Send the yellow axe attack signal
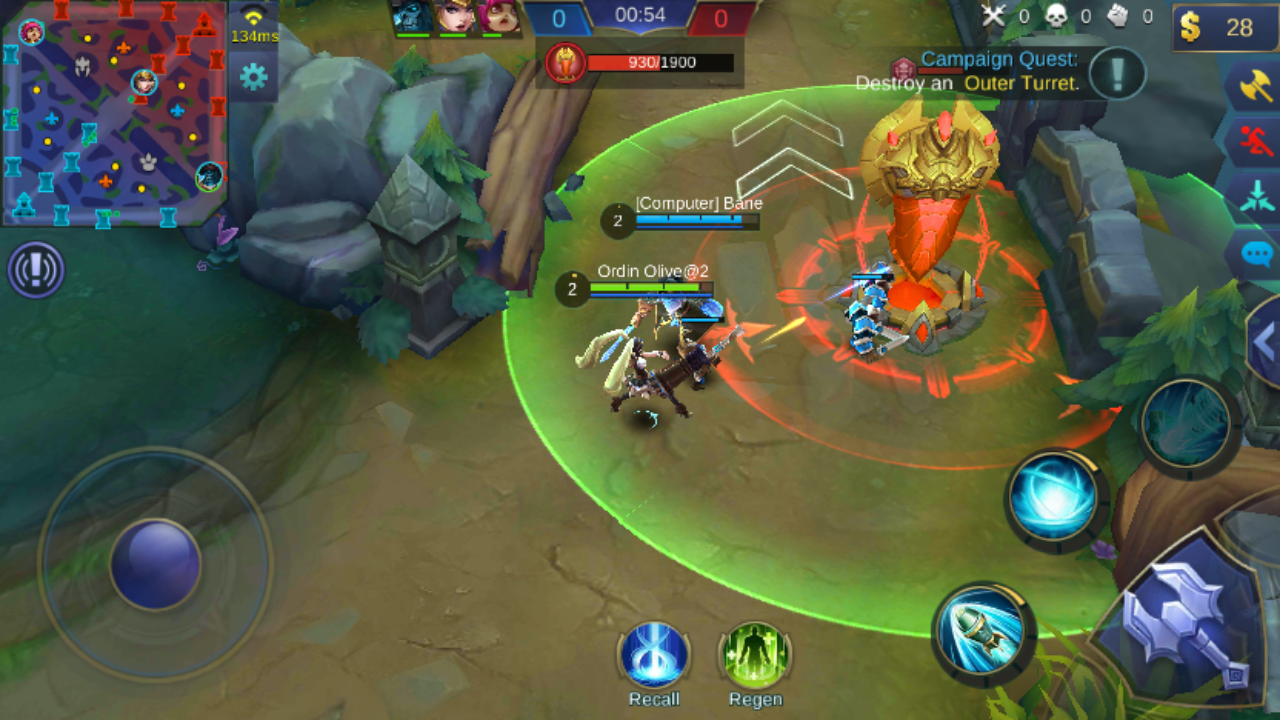Image resolution: width=1280 pixels, height=720 pixels. click(x=1254, y=87)
